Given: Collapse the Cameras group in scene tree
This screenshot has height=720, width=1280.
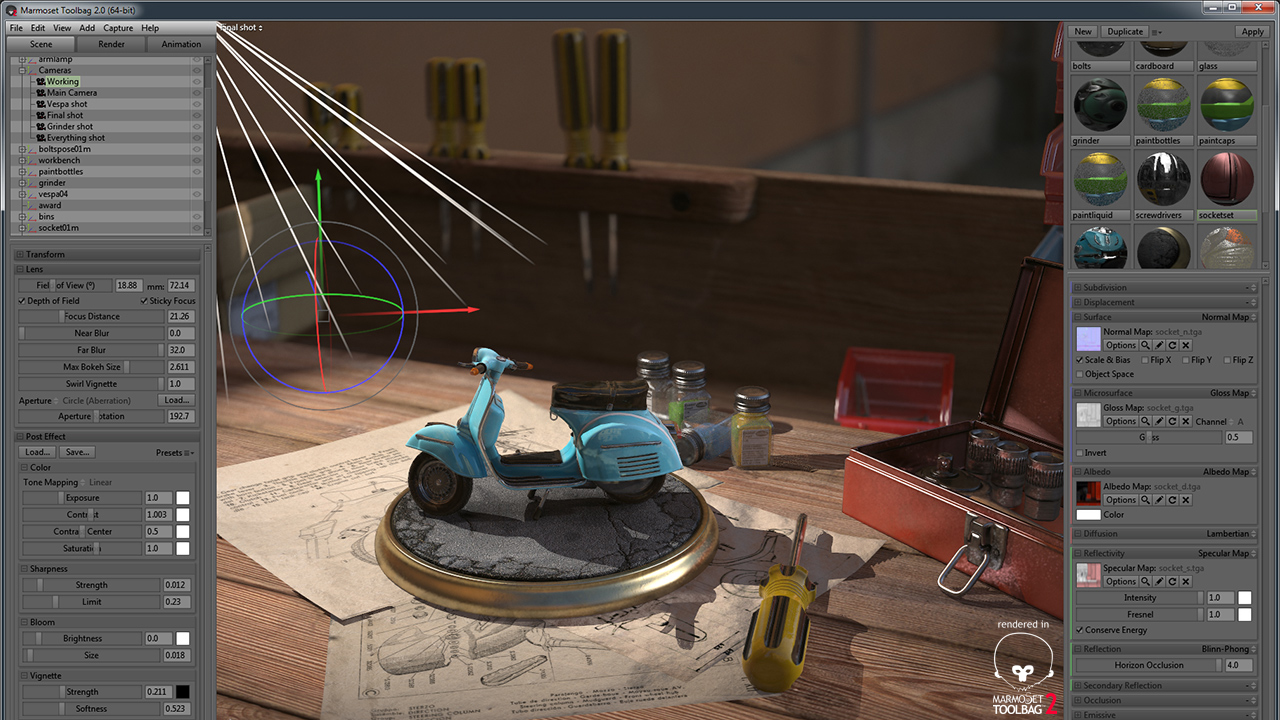Looking at the screenshot, I should coord(23,70).
